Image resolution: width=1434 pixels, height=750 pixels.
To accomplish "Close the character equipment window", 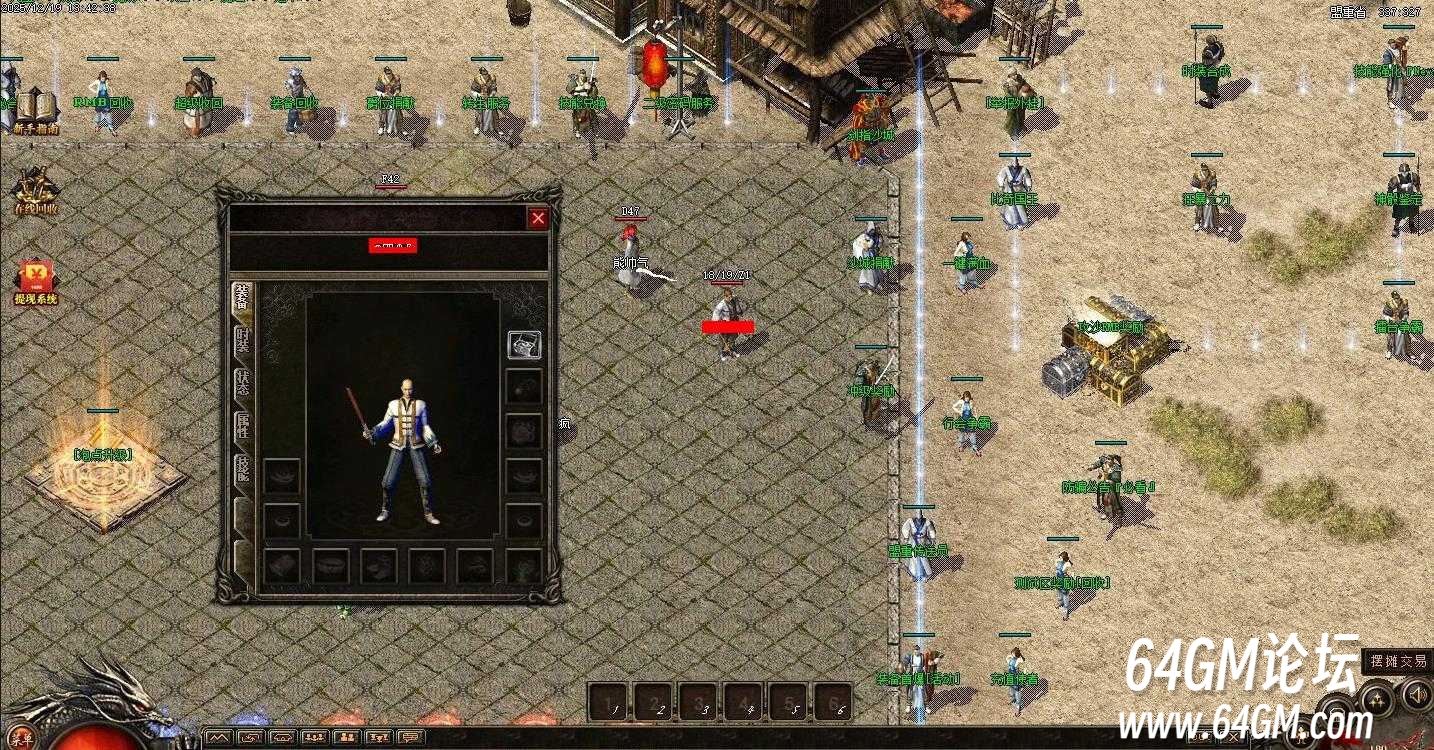I will coord(538,218).
